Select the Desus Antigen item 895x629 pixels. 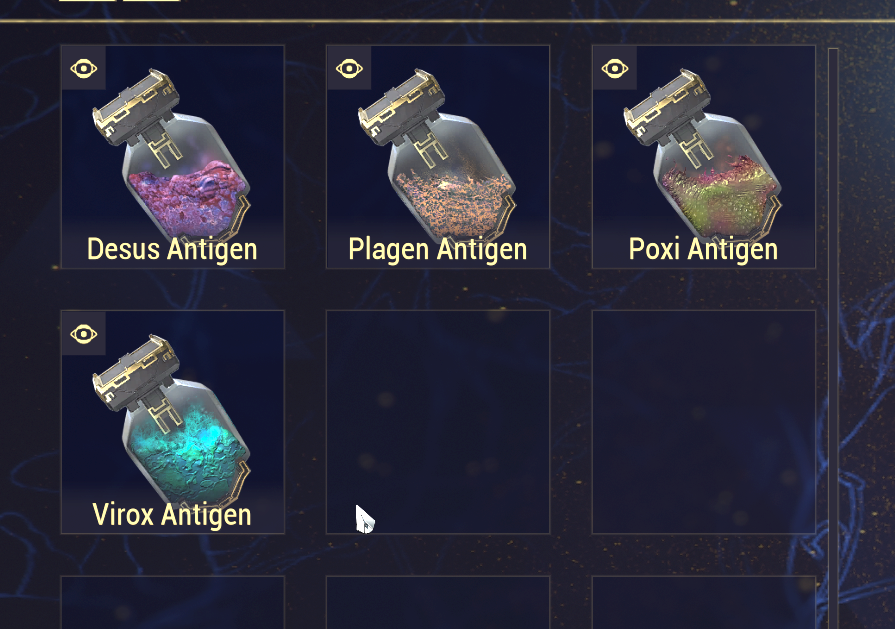point(172,157)
